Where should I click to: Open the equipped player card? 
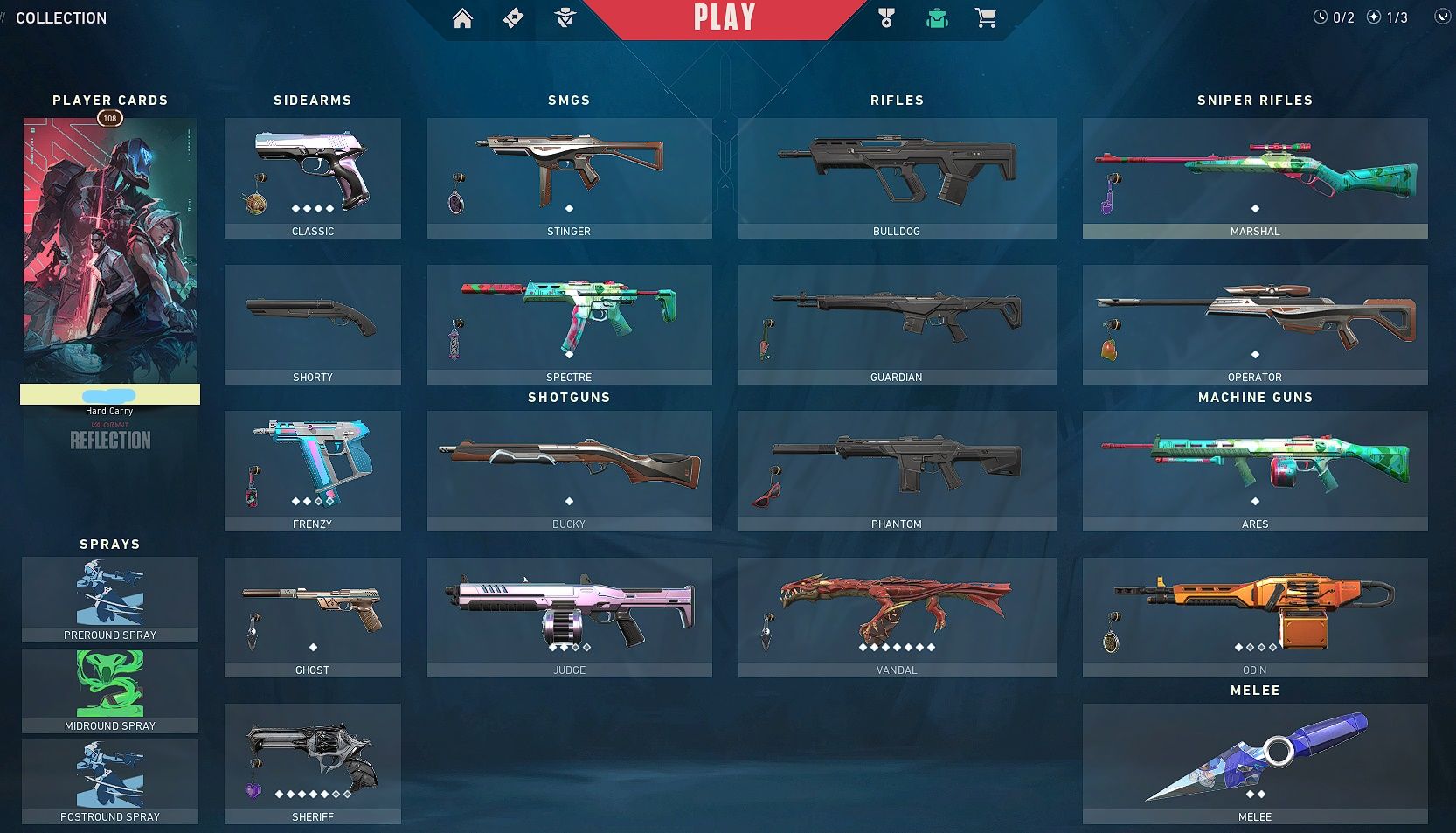[110, 252]
